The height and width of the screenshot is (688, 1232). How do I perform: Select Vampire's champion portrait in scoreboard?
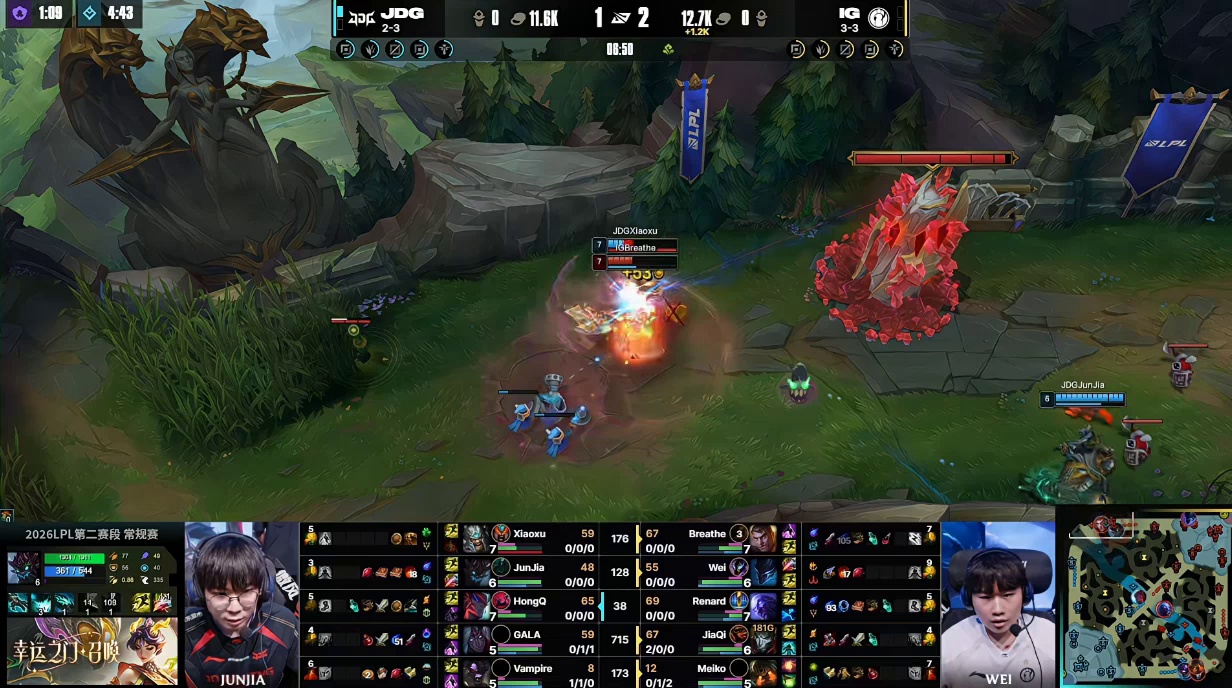point(501,670)
